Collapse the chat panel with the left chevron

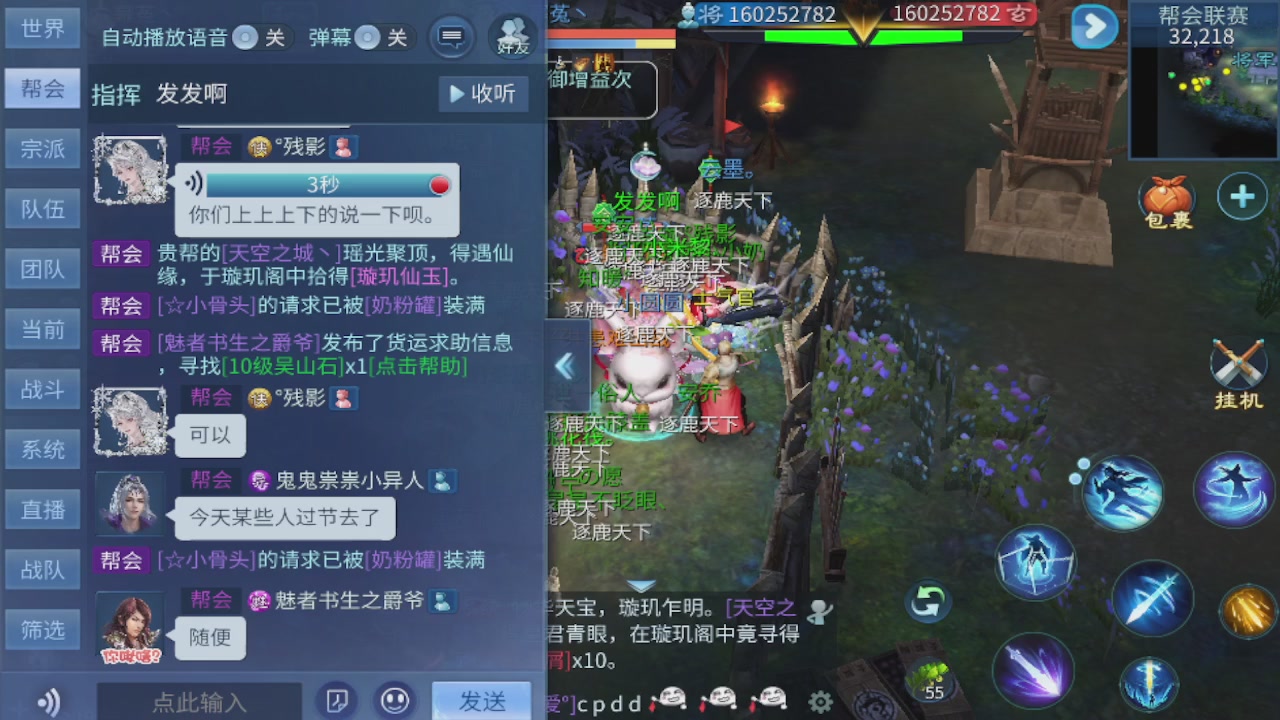coord(566,366)
